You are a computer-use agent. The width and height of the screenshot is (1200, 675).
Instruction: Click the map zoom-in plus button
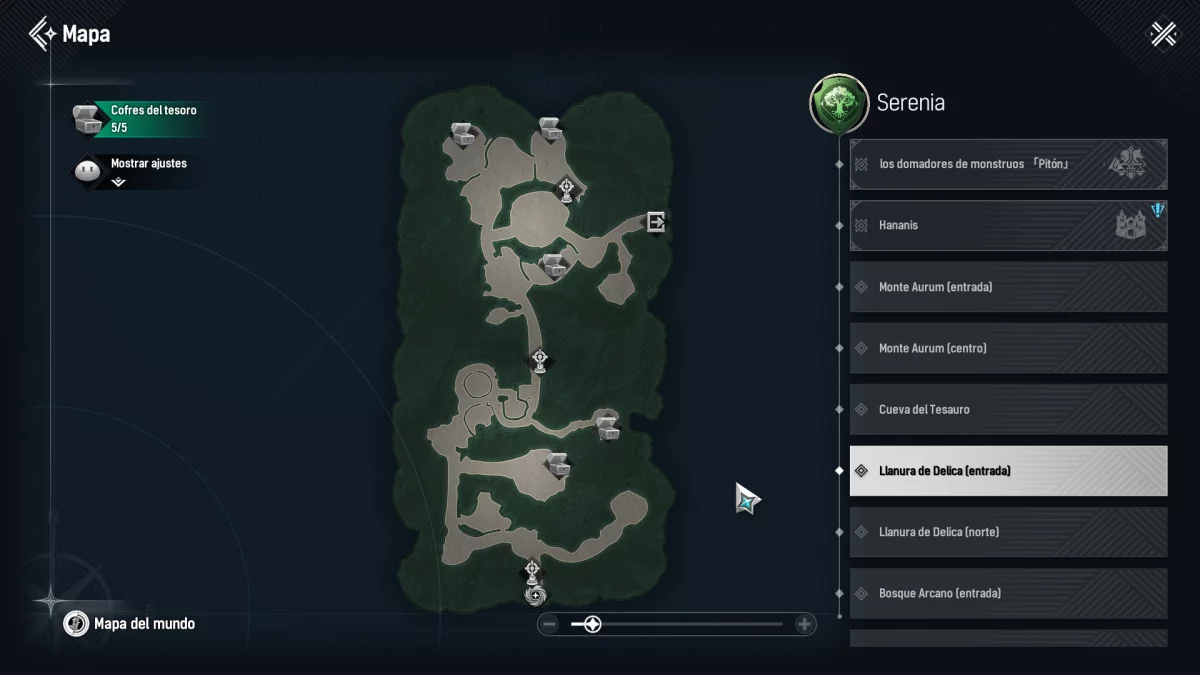804,625
